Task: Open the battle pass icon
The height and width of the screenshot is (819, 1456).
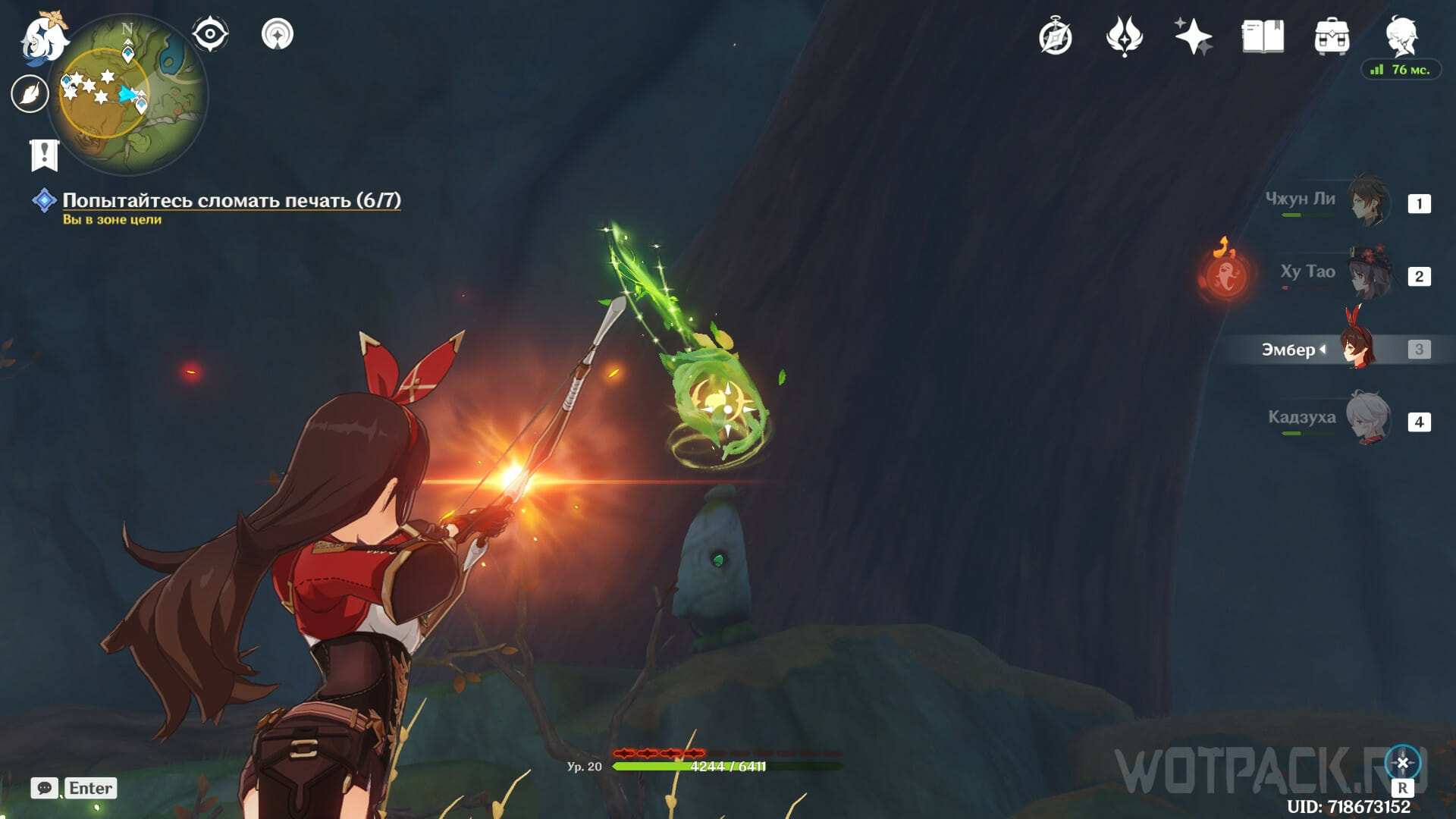Action: pos(1124,36)
